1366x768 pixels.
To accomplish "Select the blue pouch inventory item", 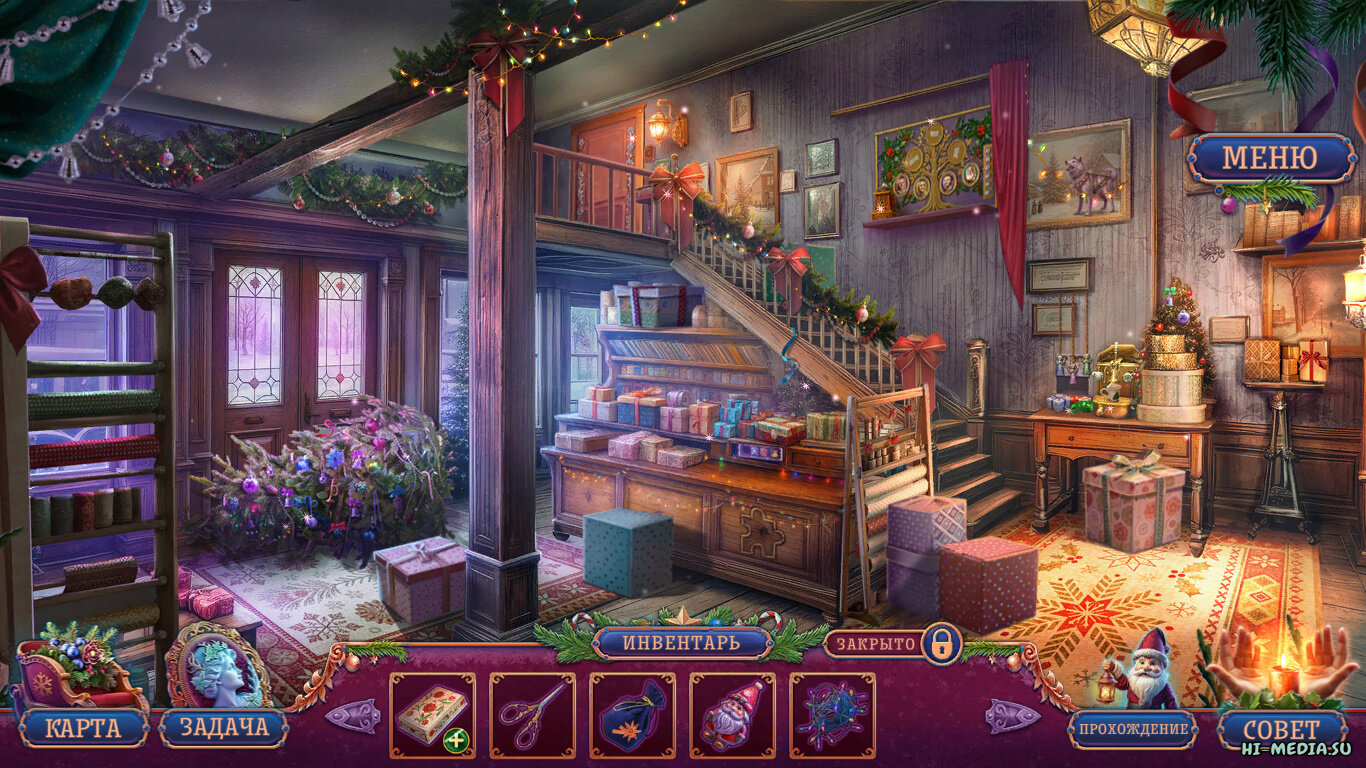I will (632, 715).
